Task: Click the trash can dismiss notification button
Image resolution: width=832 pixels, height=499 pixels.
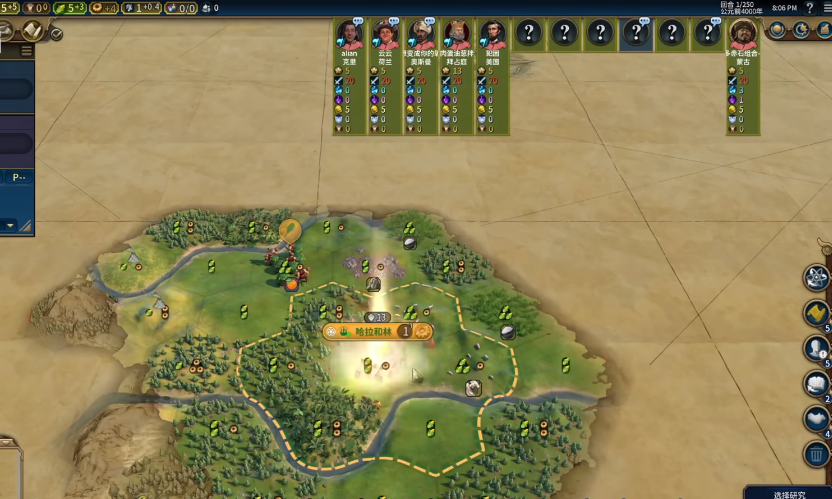Action: point(817,454)
